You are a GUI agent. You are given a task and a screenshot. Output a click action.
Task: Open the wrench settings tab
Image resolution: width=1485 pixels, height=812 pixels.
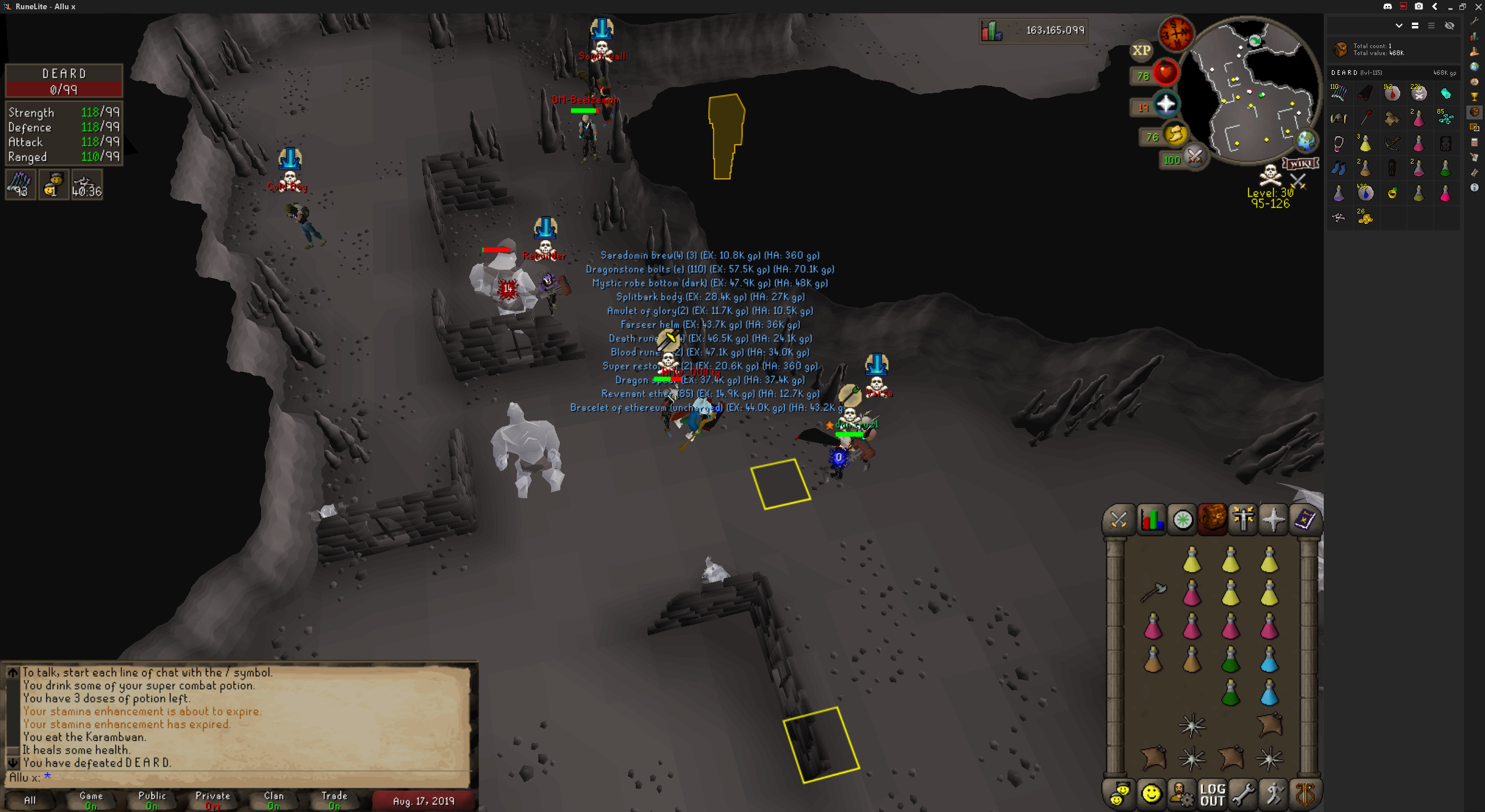1243,794
